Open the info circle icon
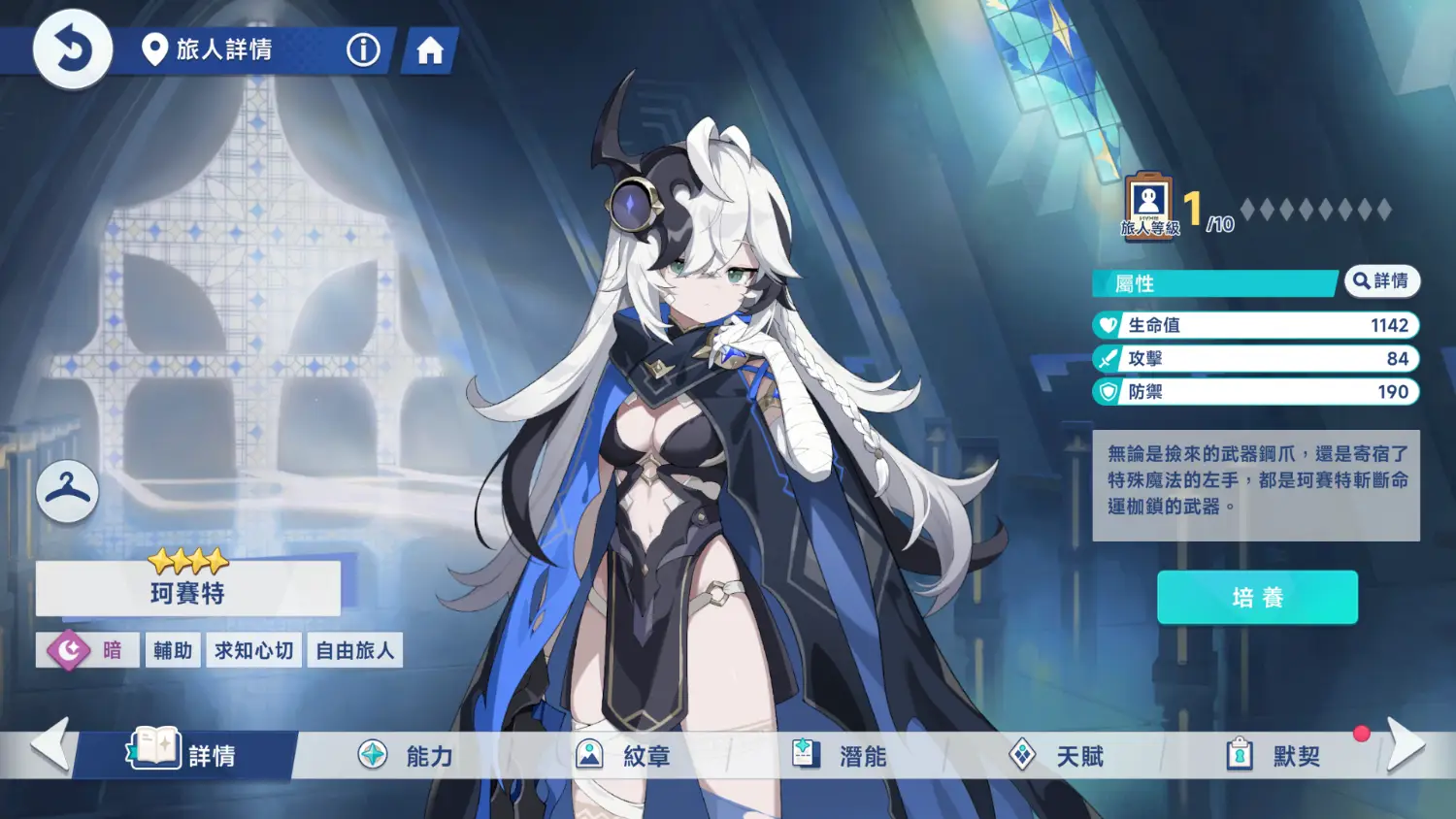The width and height of the screenshot is (1456, 819). [x=363, y=49]
